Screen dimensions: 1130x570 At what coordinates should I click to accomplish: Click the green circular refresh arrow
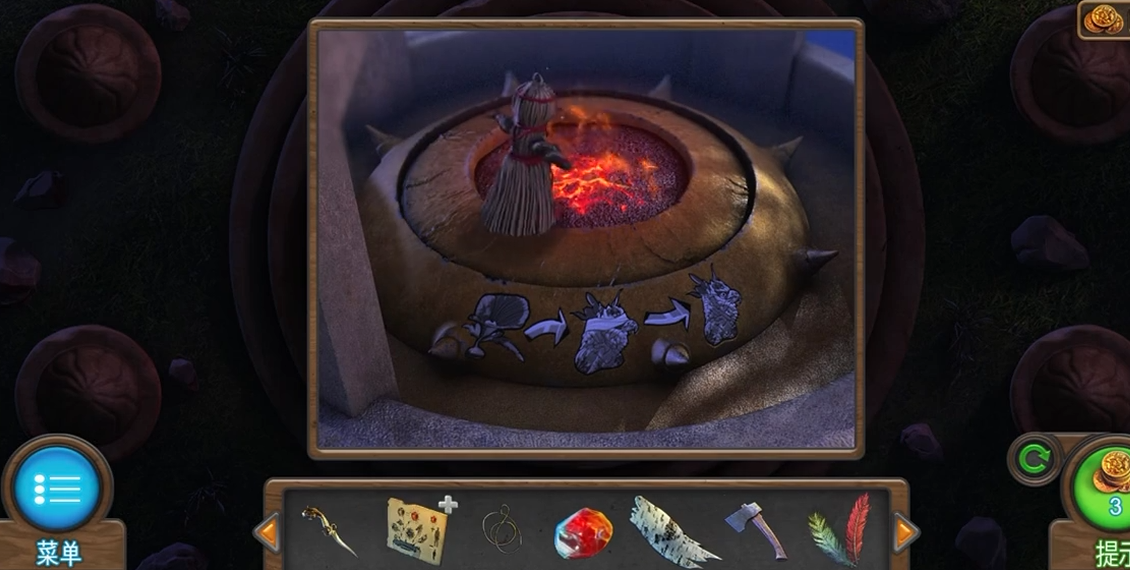1034,459
